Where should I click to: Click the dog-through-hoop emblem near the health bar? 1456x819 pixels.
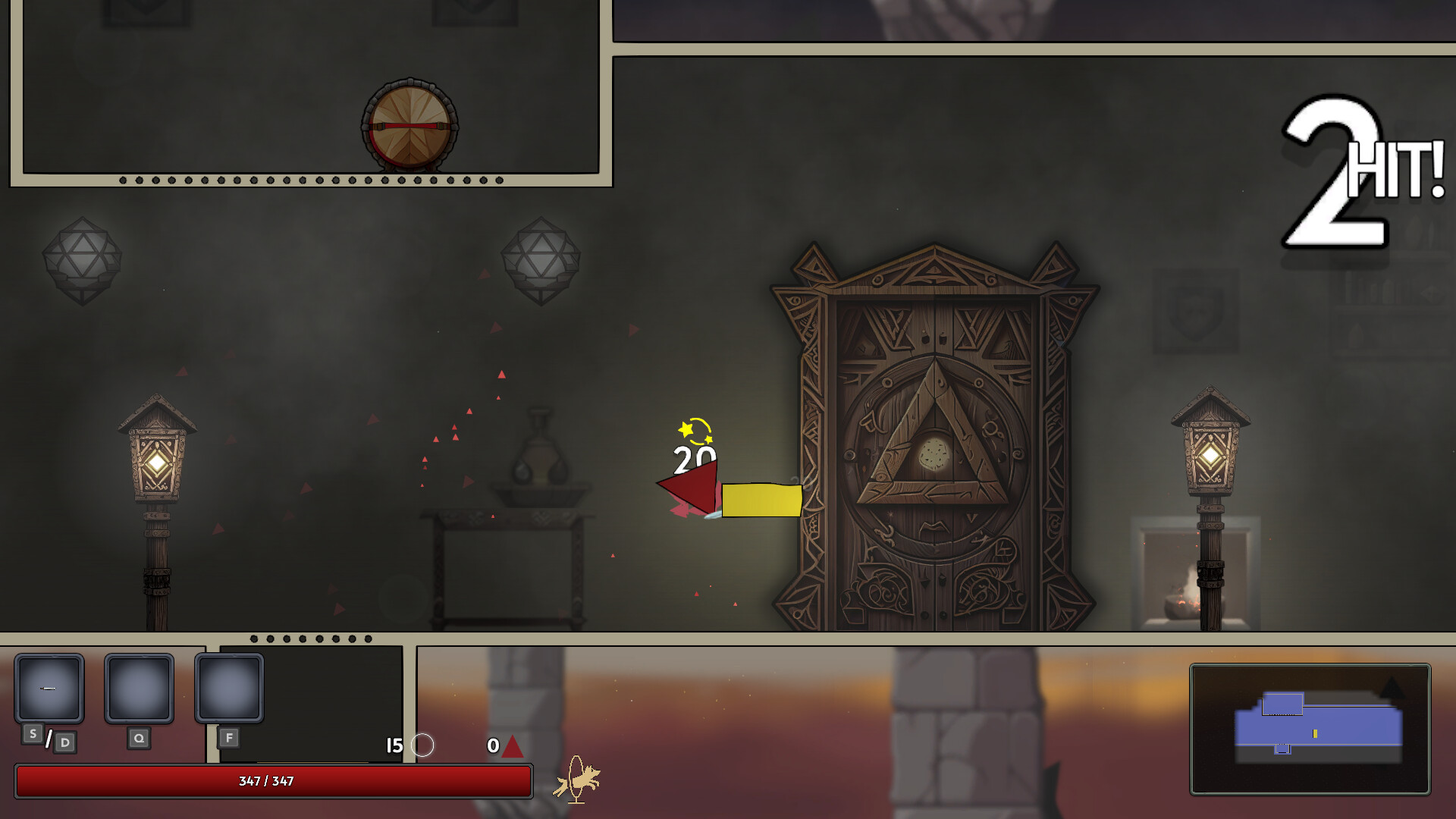click(x=578, y=781)
